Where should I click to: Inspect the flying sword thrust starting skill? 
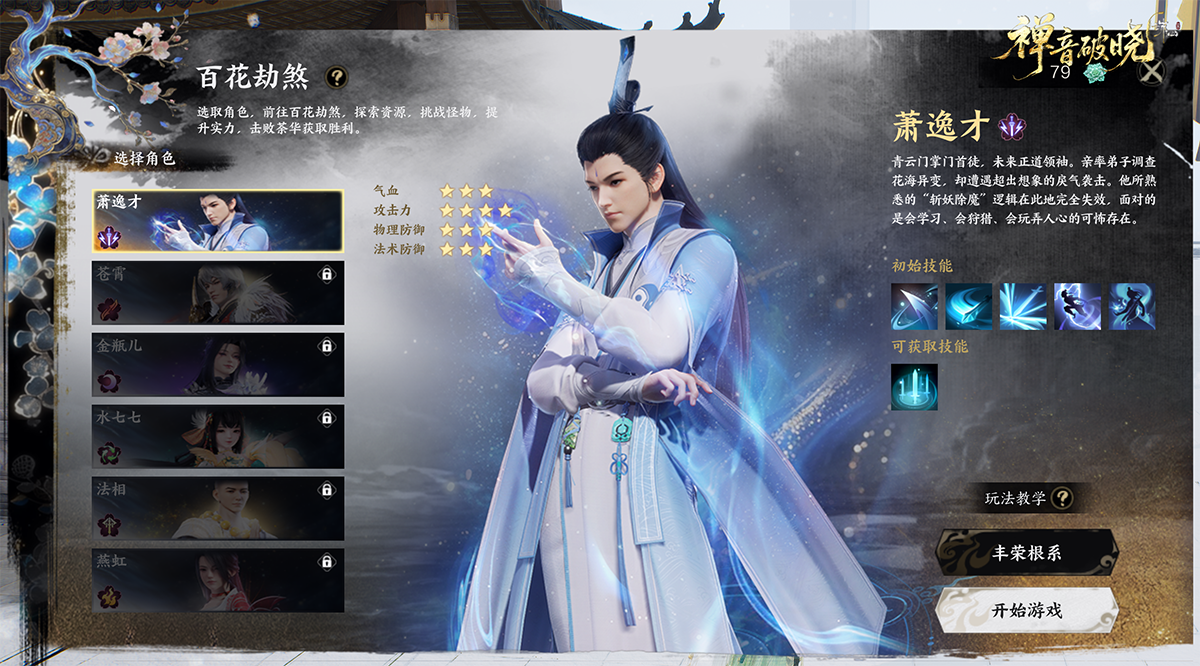(968, 307)
